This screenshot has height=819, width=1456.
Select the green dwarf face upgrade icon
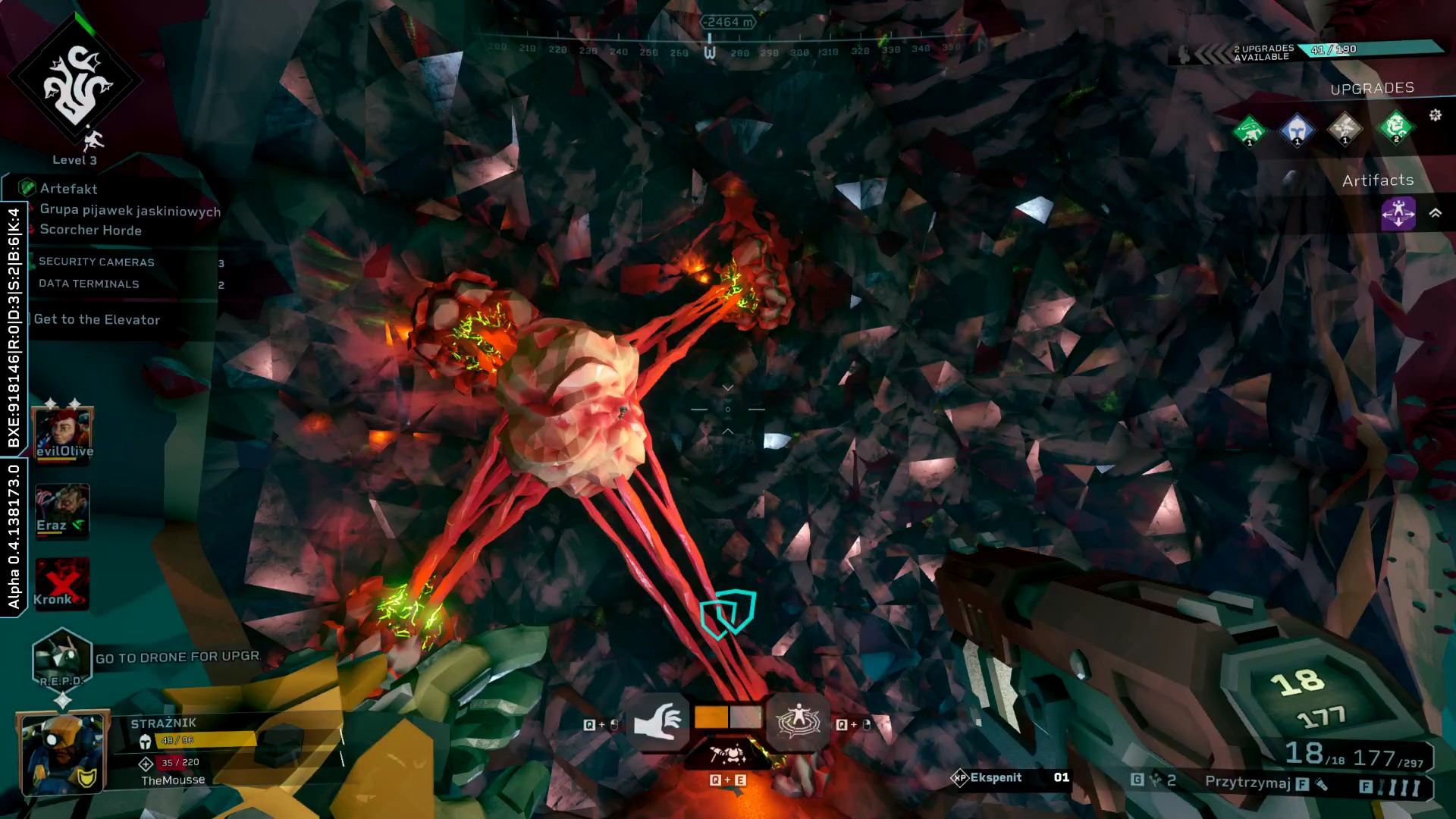1395,127
